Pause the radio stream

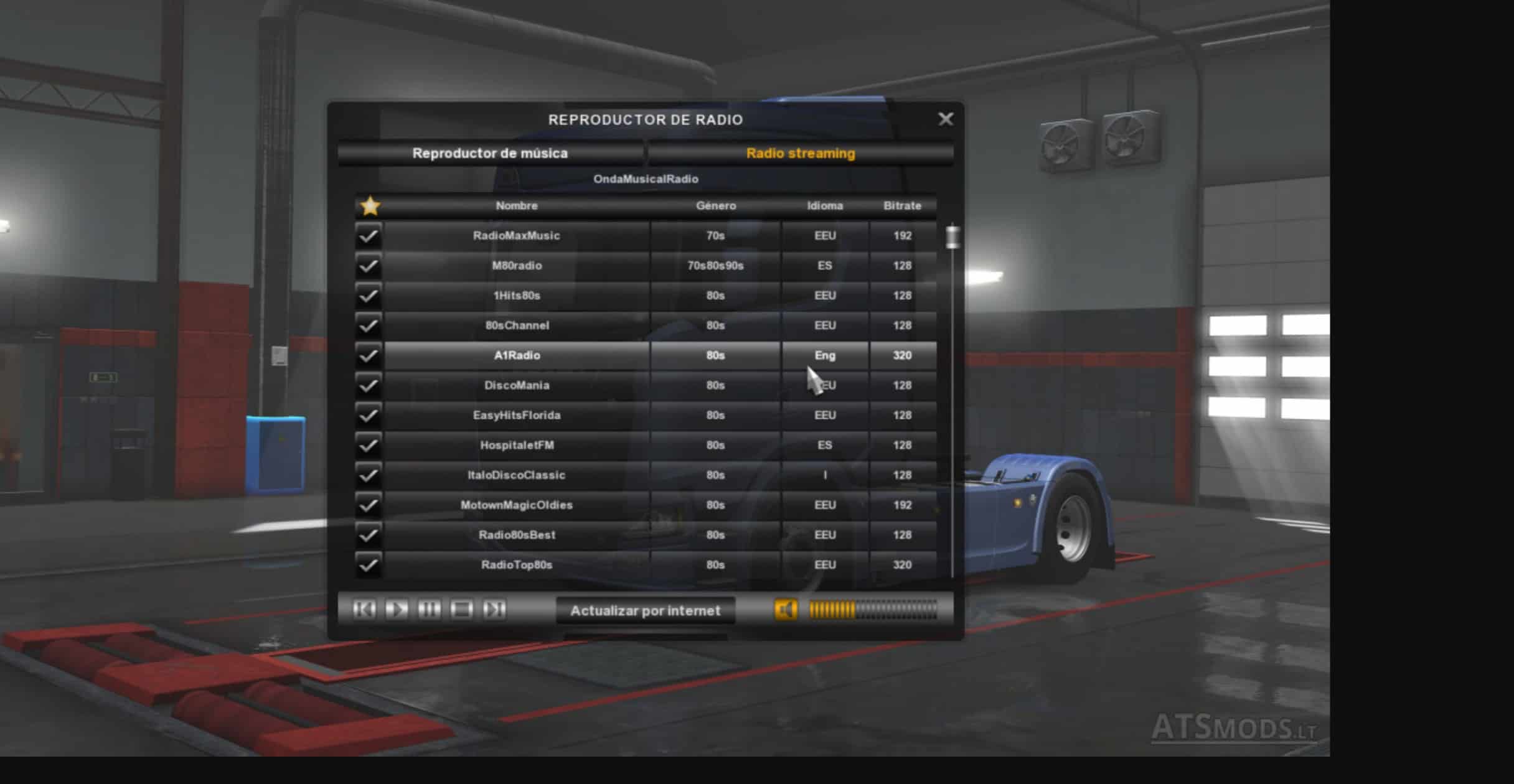point(429,609)
